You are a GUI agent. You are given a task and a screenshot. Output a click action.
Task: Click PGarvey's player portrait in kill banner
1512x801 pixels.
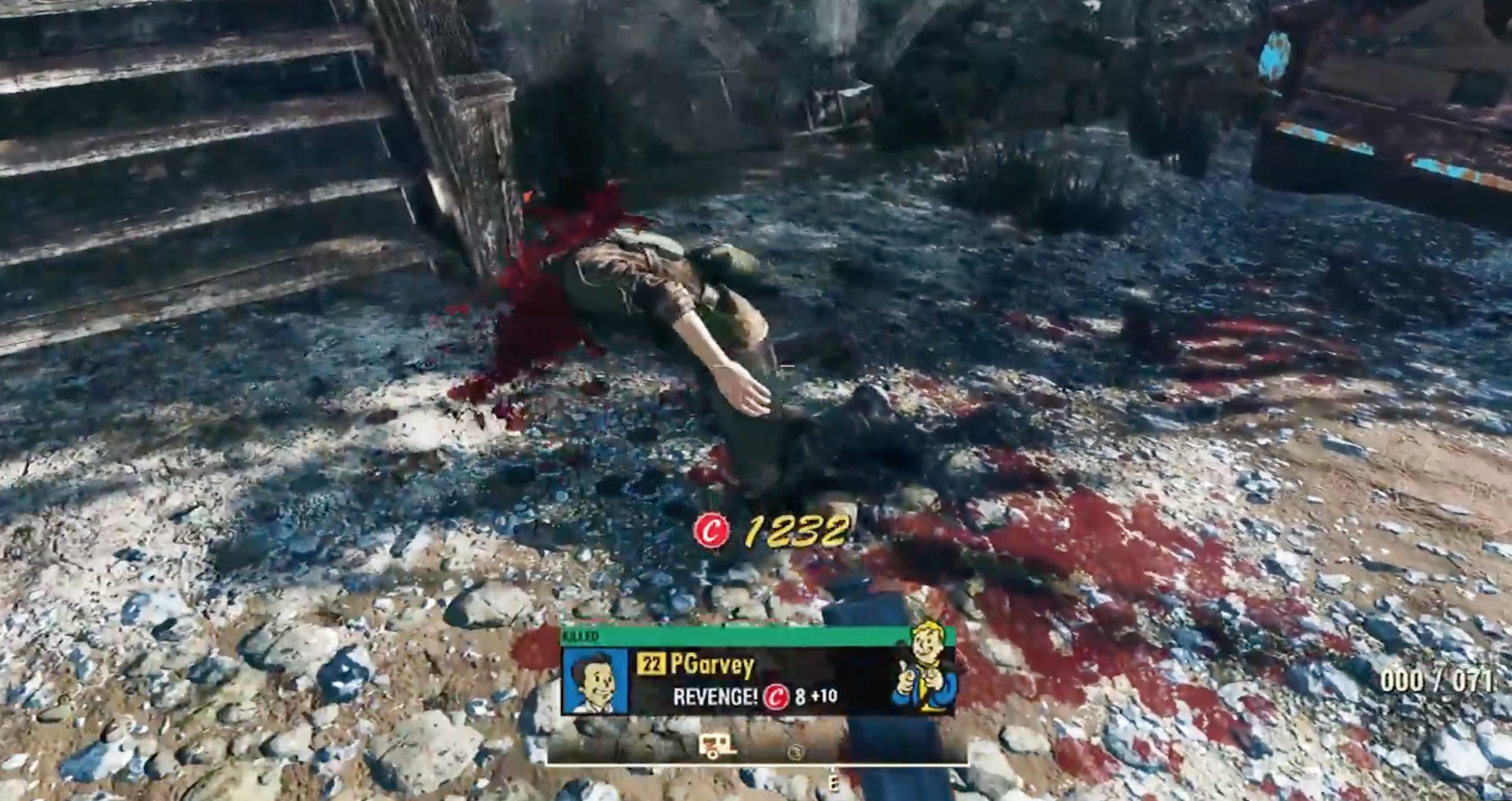[x=594, y=680]
